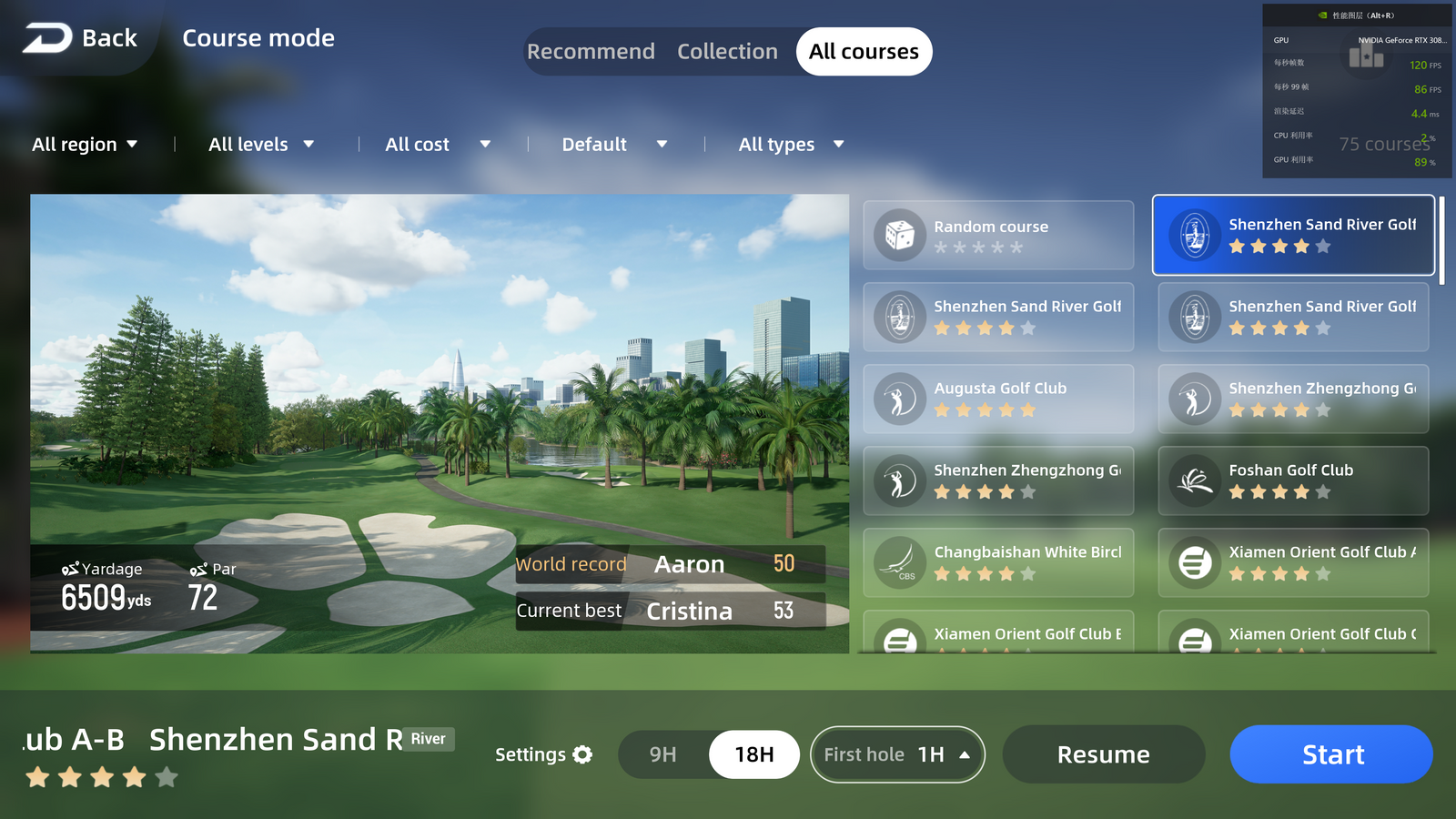Select the 18H round option
The image size is (1456, 819).
(x=753, y=754)
